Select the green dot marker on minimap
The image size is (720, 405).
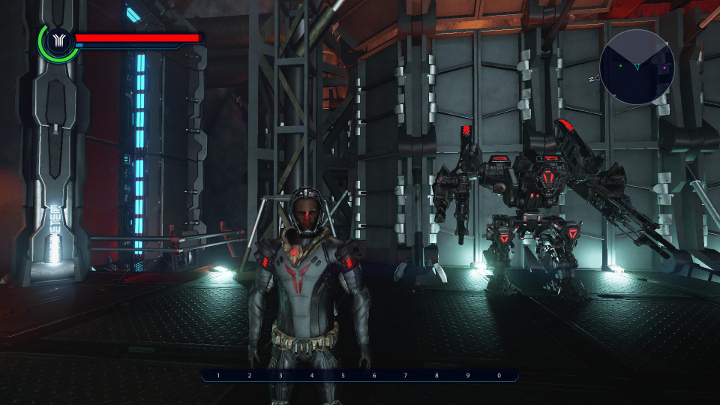(621, 66)
